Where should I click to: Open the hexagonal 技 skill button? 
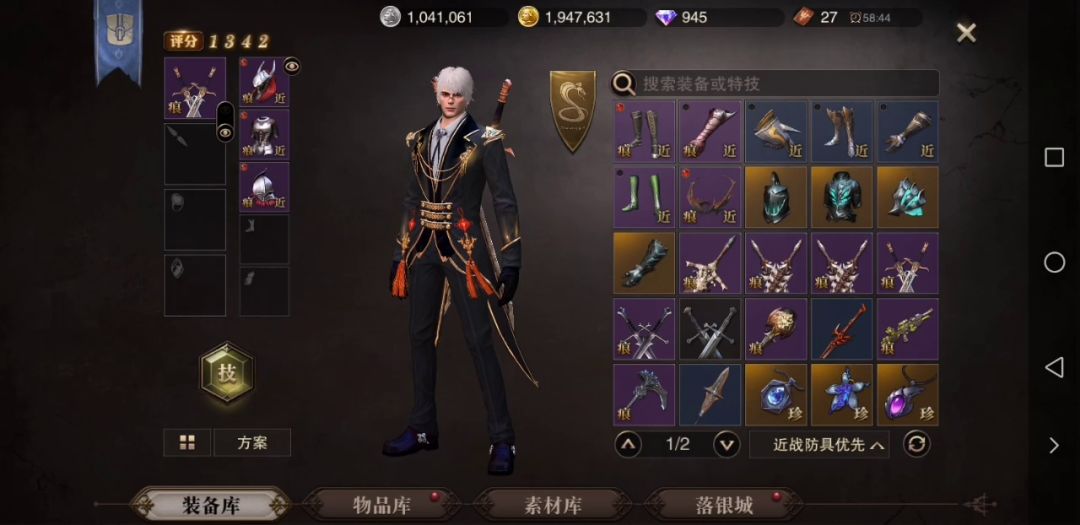point(227,372)
